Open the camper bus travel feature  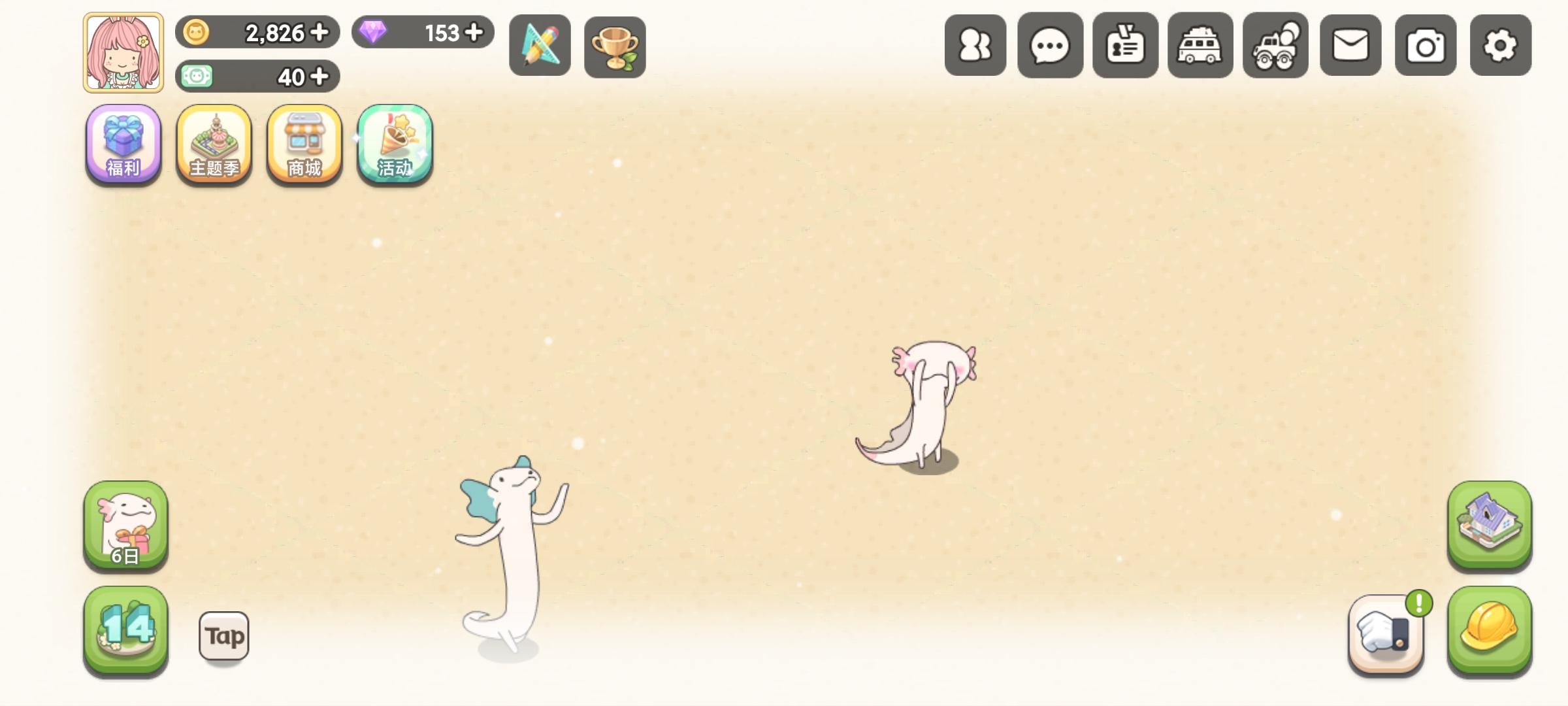pyautogui.click(x=1200, y=44)
